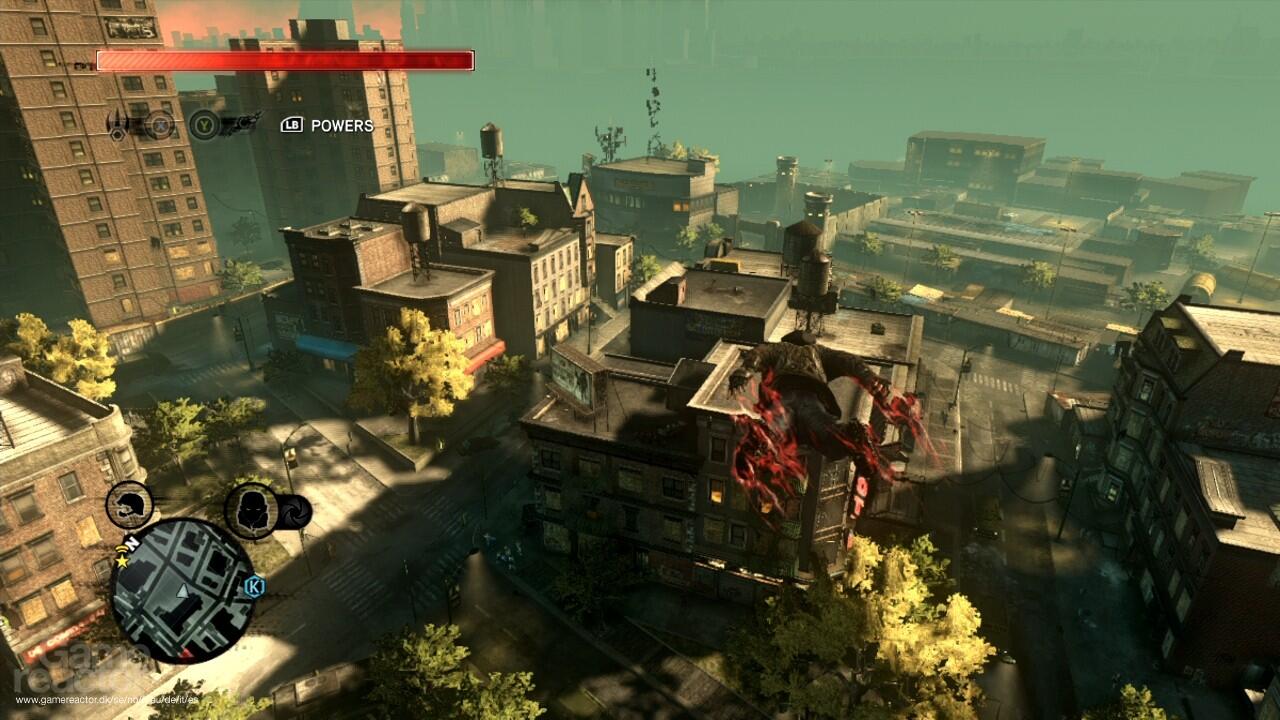Click the POWERS text label
1280x720 pixels.
tap(343, 127)
